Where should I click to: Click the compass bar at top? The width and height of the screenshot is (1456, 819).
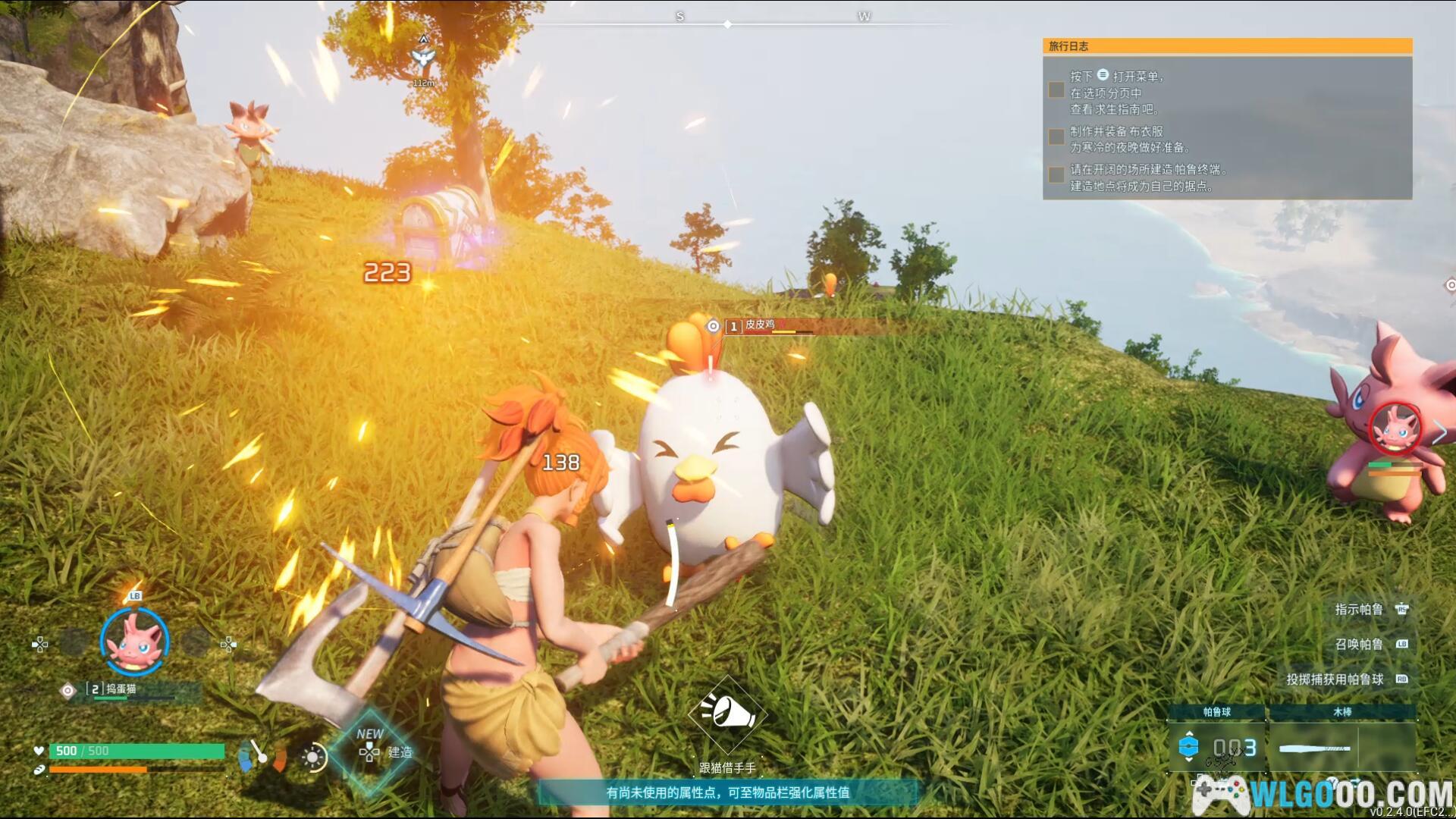(x=727, y=24)
